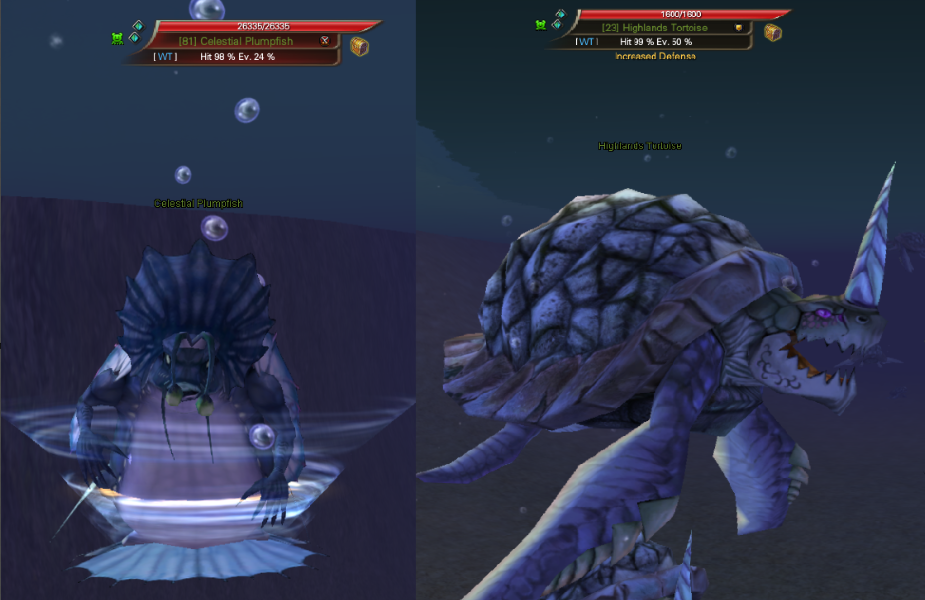Click the Highlands Tortoise target name plate
The width and height of the screenshot is (925, 600).
click(655, 28)
